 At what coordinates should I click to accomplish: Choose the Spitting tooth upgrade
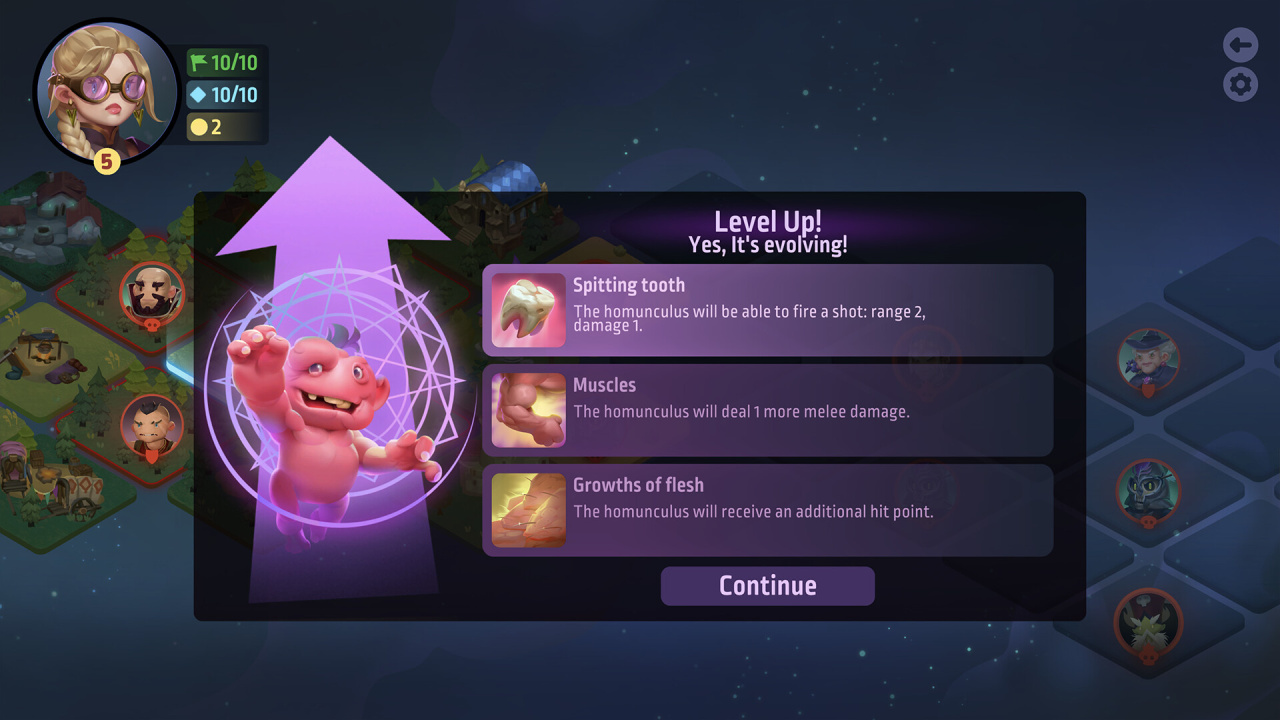767,310
